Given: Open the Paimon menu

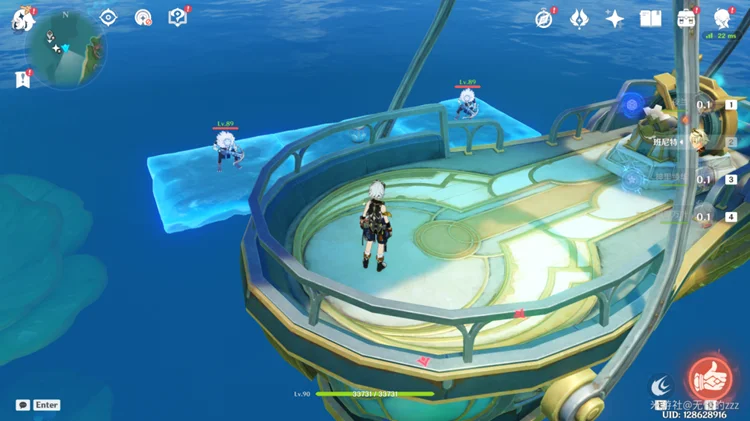Looking at the screenshot, I should (x=22, y=18).
